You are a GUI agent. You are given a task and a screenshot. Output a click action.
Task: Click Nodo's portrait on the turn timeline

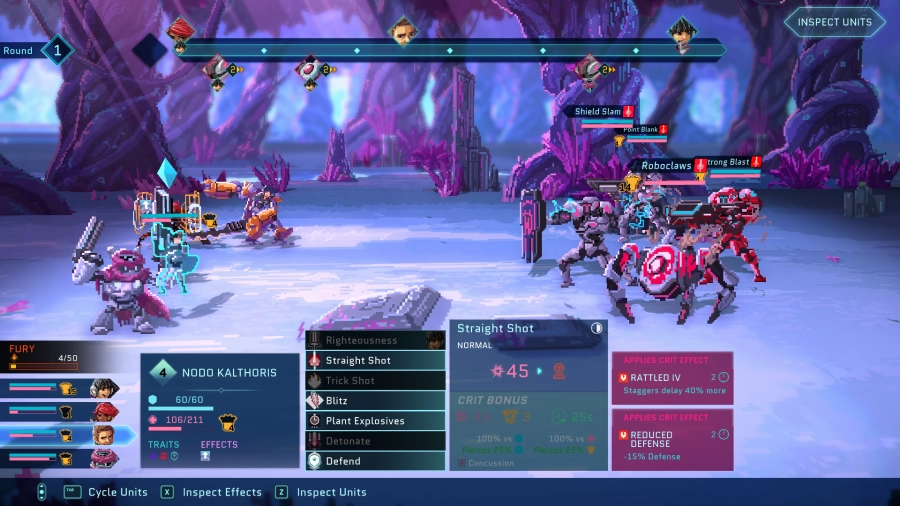tap(402, 32)
